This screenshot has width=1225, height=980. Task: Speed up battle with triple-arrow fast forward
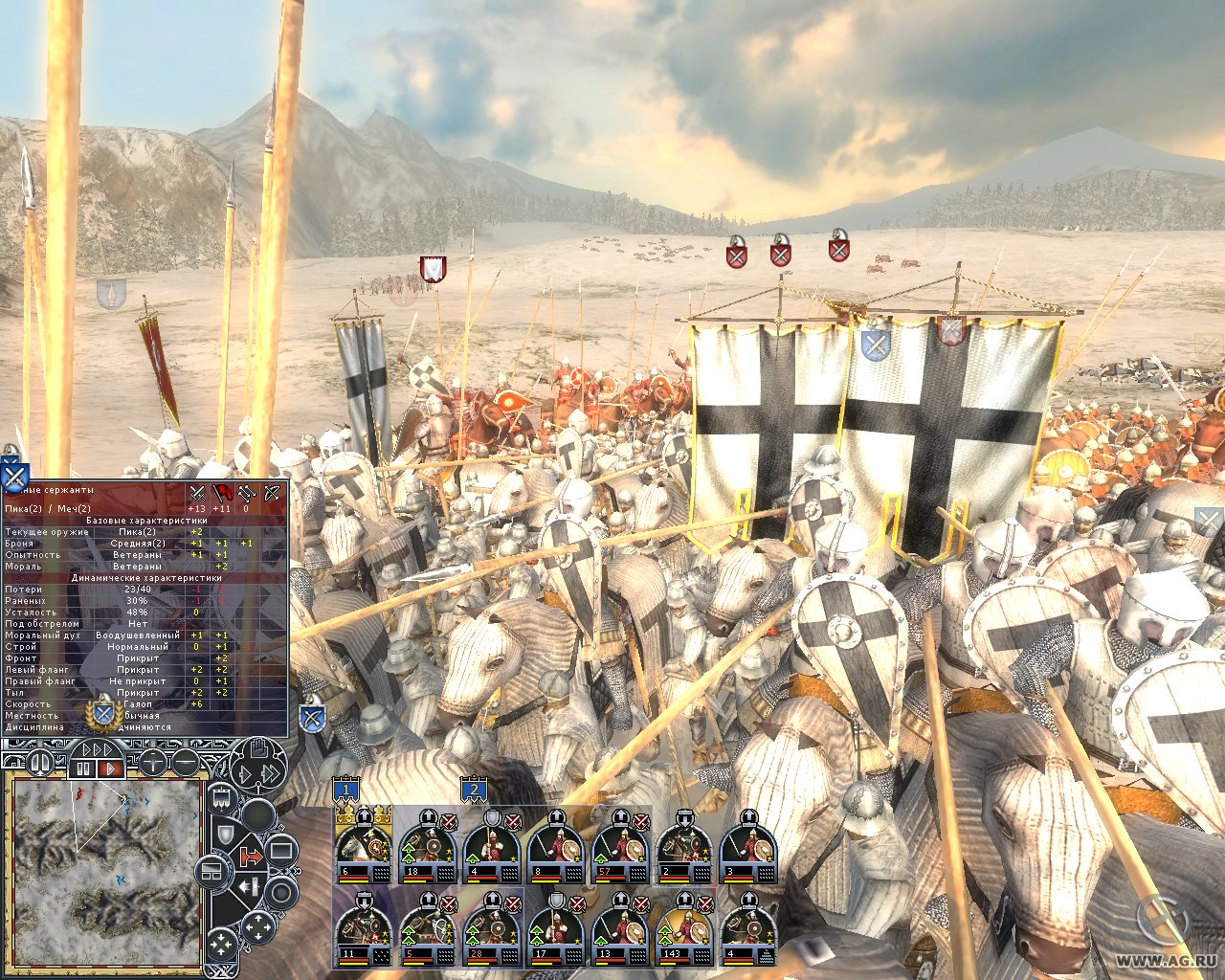coord(98,749)
